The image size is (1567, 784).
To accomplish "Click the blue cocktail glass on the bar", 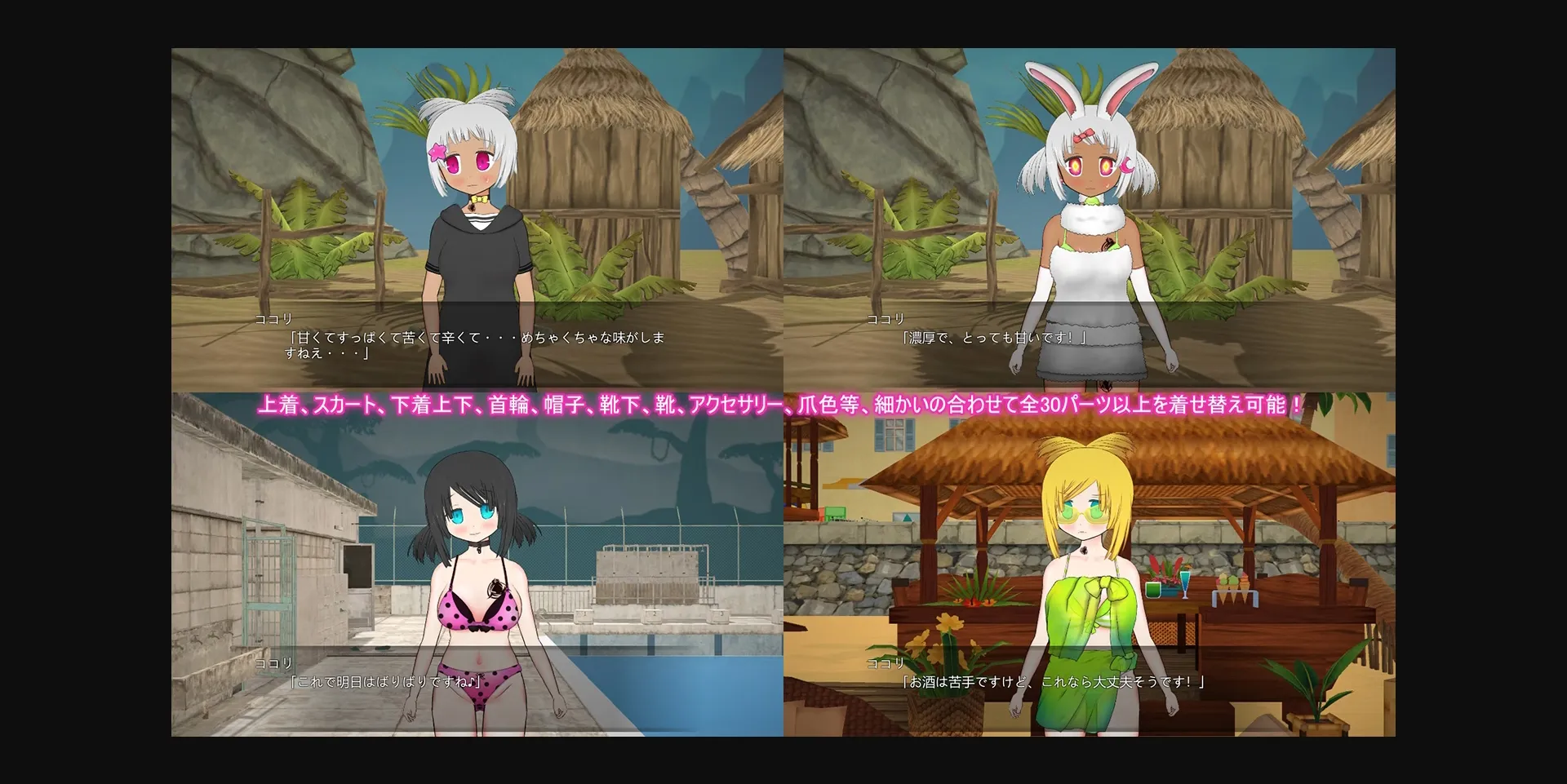I will click(1185, 582).
